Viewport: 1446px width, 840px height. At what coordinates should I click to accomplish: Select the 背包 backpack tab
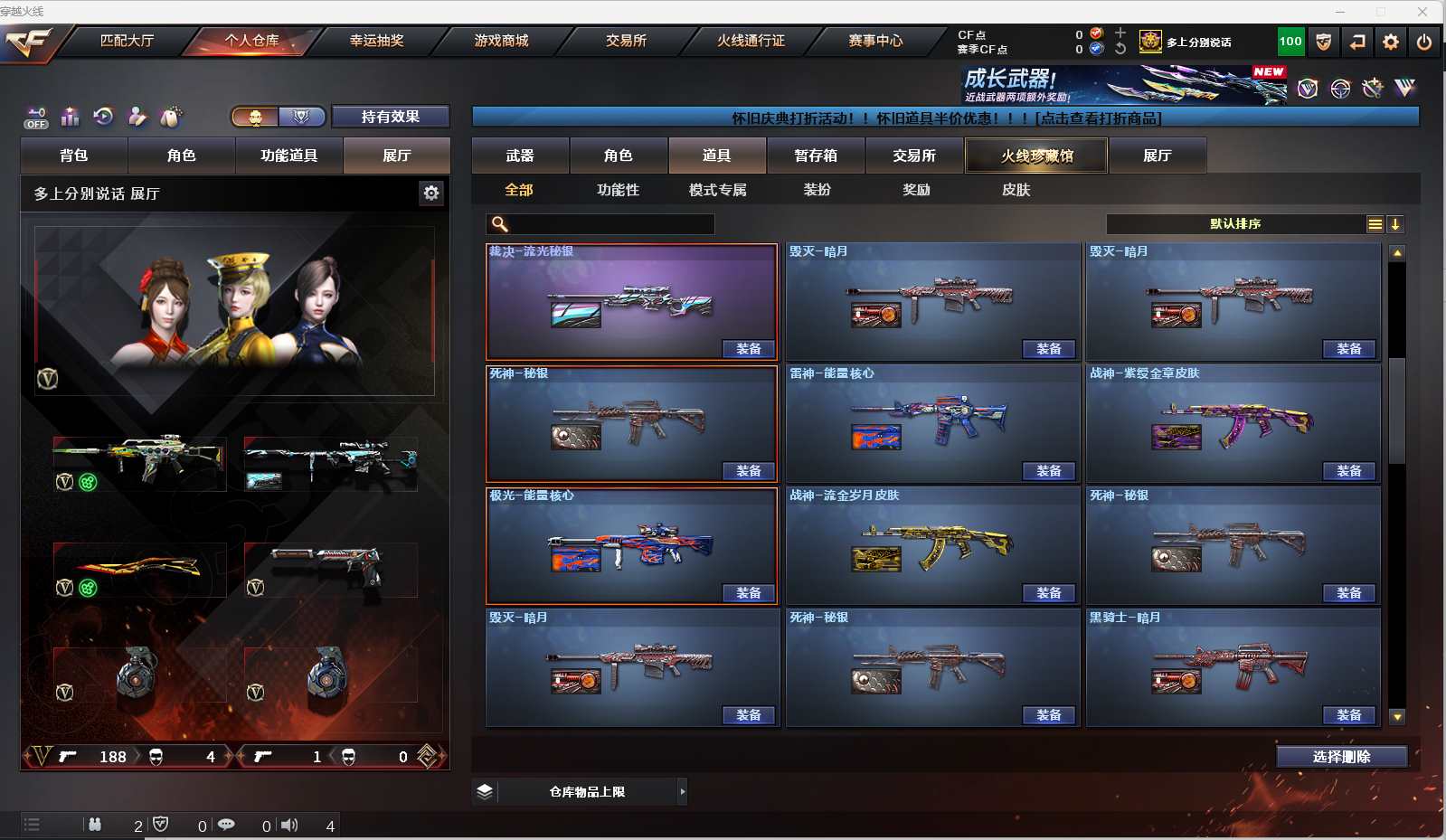[x=74, y=156]
